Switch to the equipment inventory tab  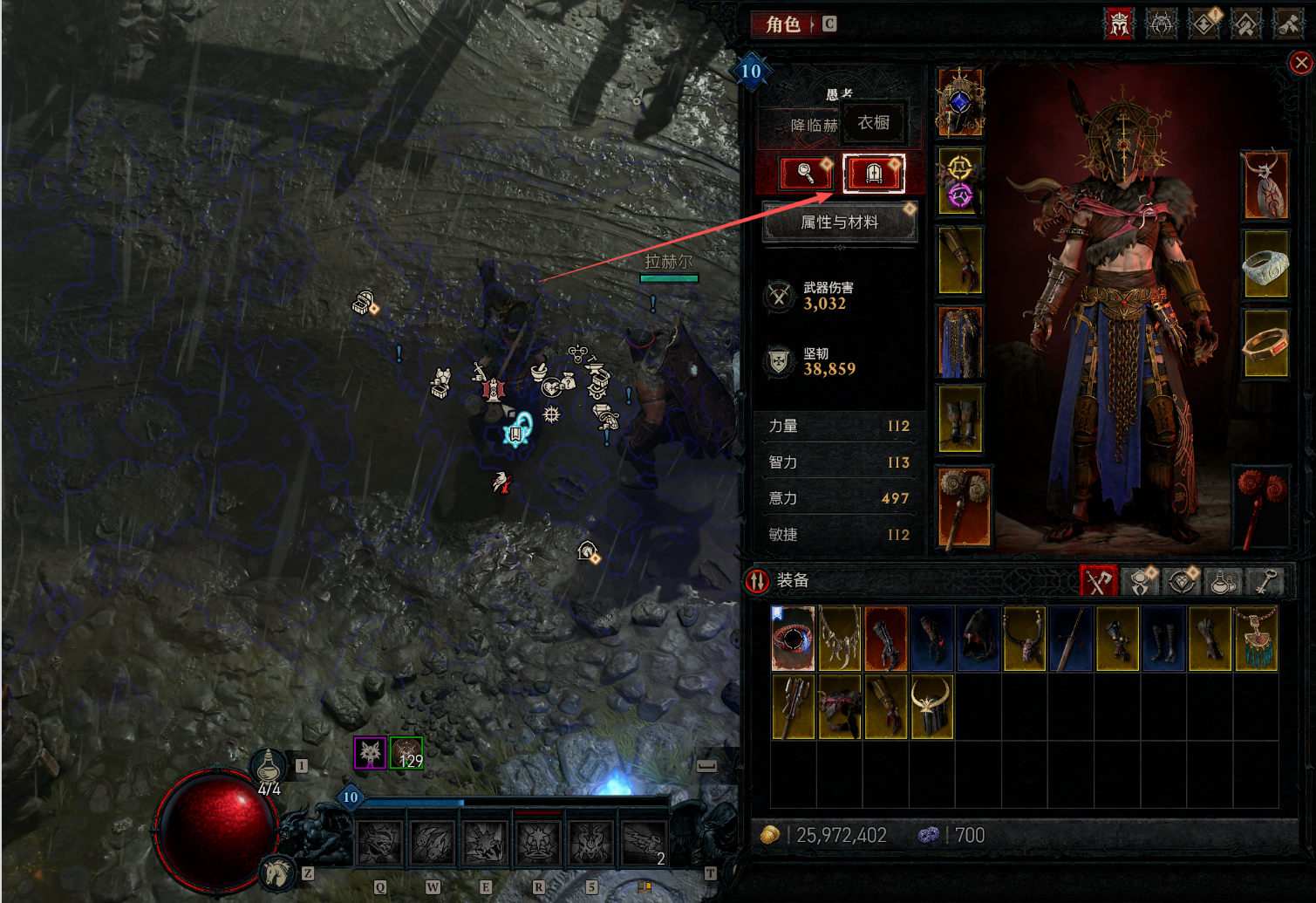pyautogui.click(x=1099, y=581)
